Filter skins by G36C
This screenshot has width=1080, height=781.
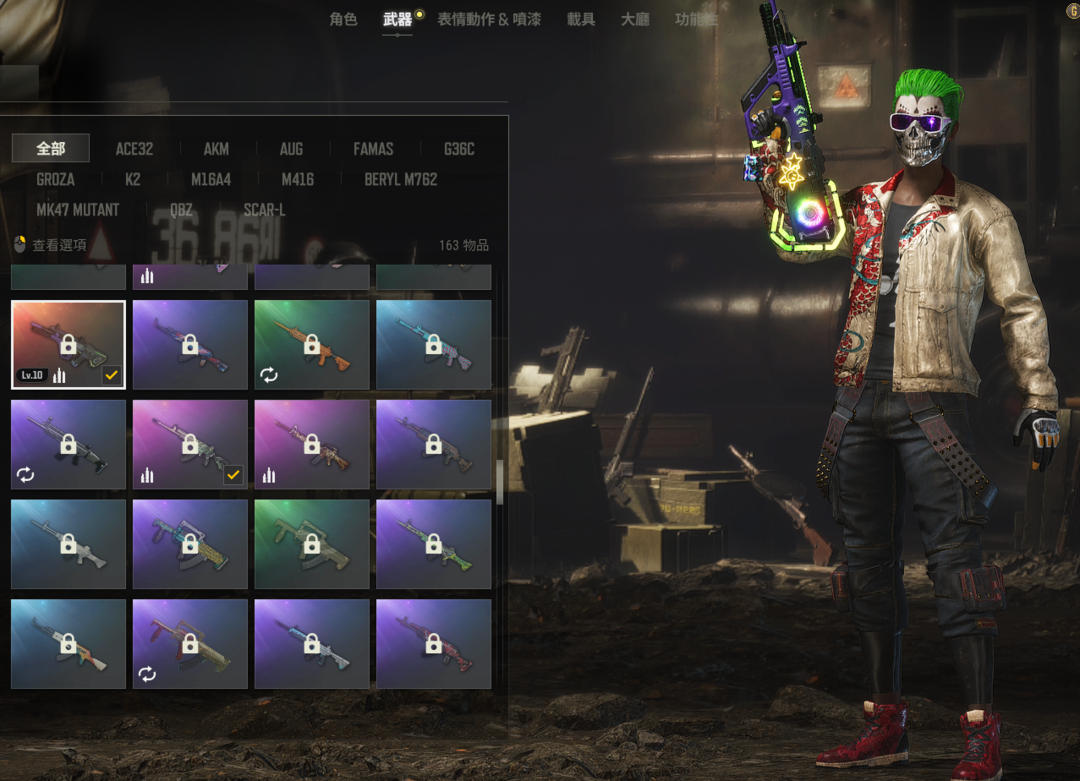pos(459,149)
